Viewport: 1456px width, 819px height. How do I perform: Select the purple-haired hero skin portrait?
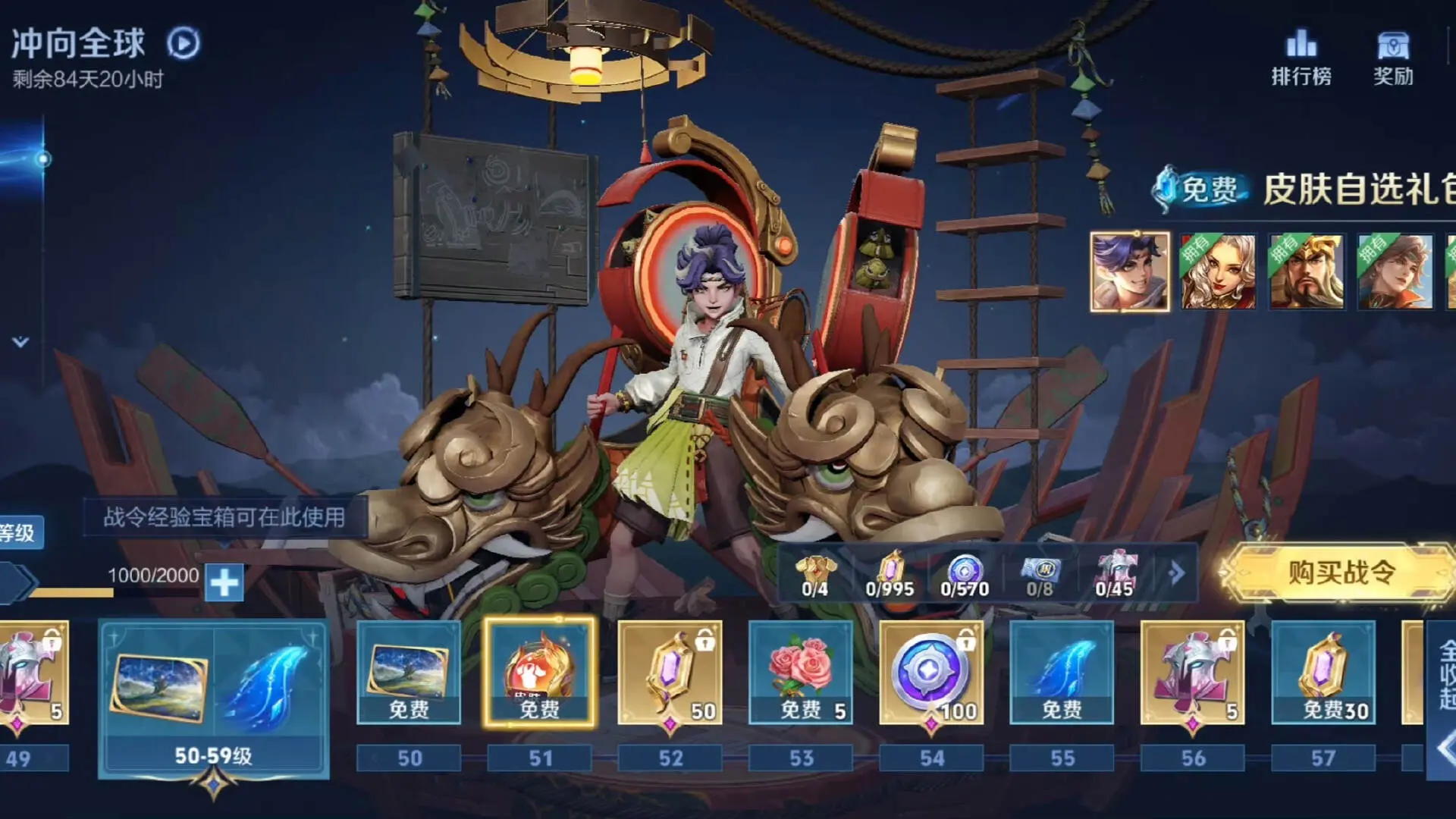tap(1129, 271)
